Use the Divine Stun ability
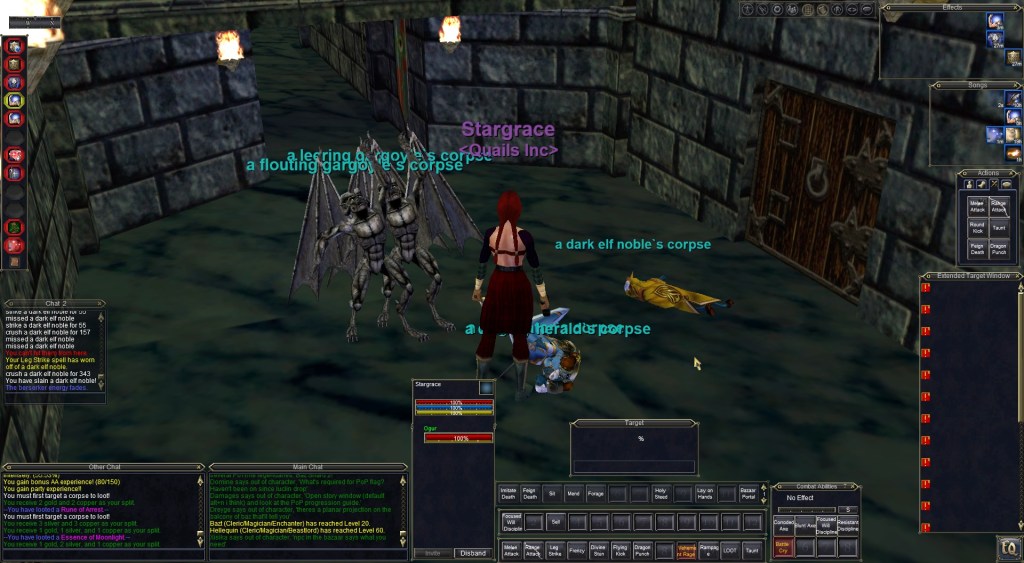Screen dimensions: 1024x563 pyautogui.click(x=598, y=549)
